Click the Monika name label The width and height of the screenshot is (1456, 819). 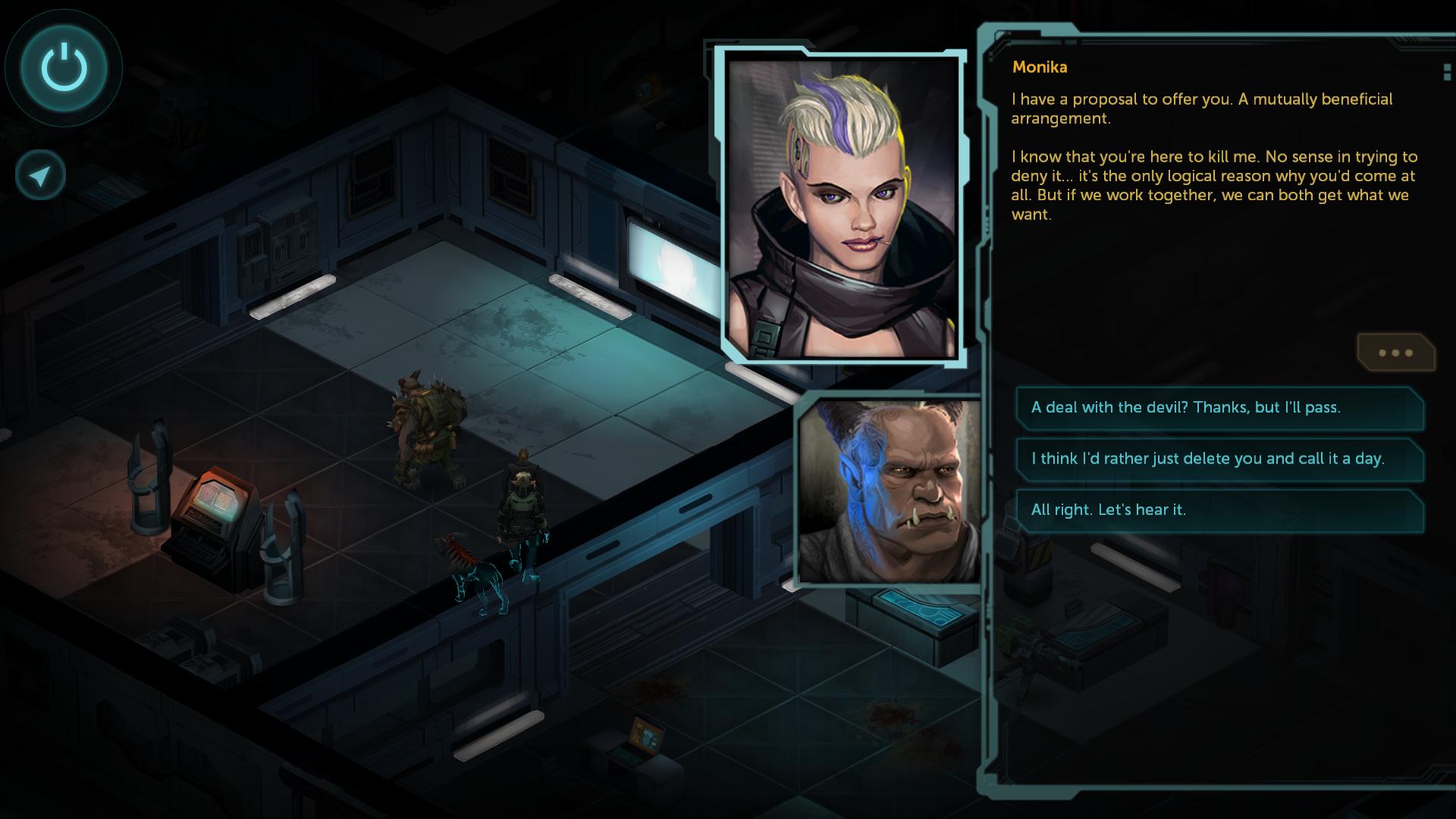tap(1039, 67)
